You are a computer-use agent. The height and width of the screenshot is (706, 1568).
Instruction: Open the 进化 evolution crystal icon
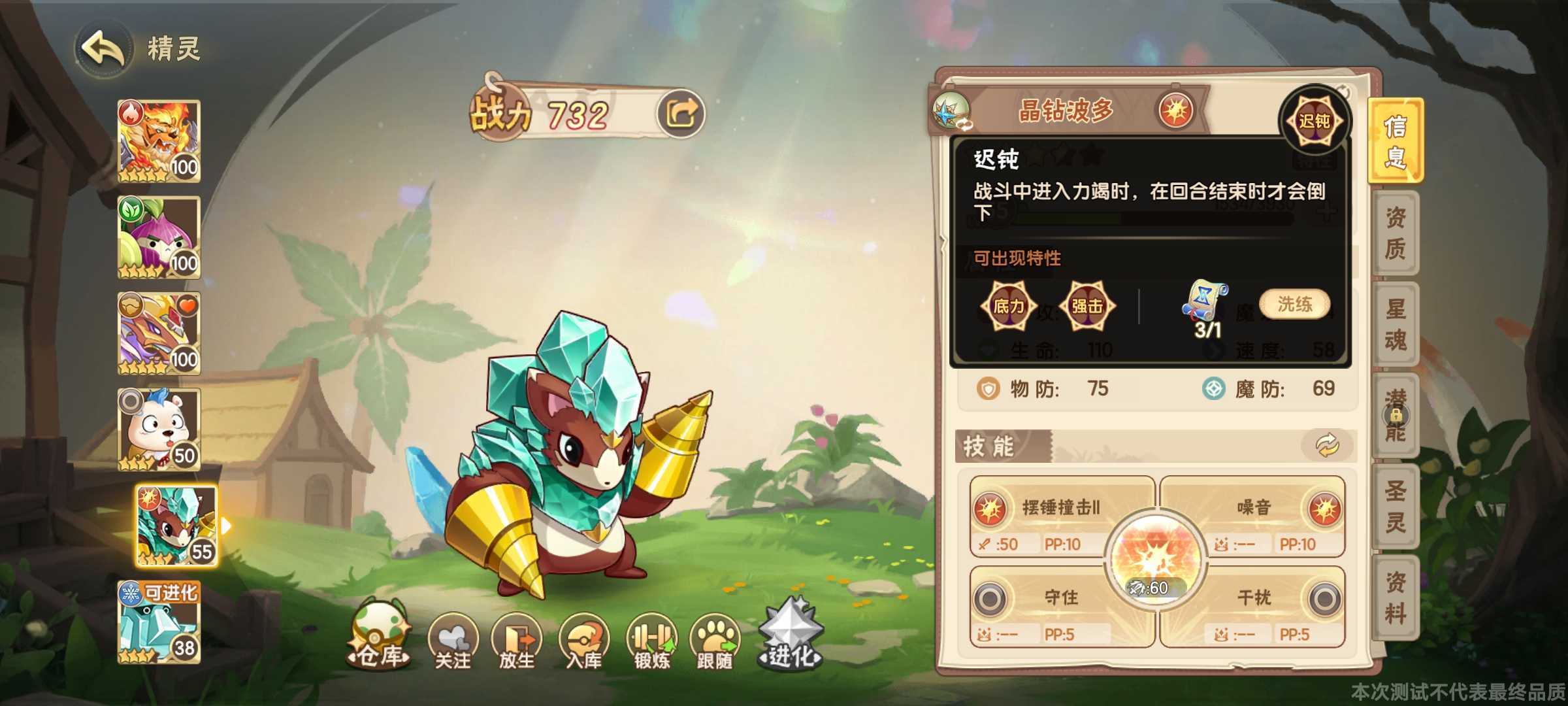[x=790, y=628]
